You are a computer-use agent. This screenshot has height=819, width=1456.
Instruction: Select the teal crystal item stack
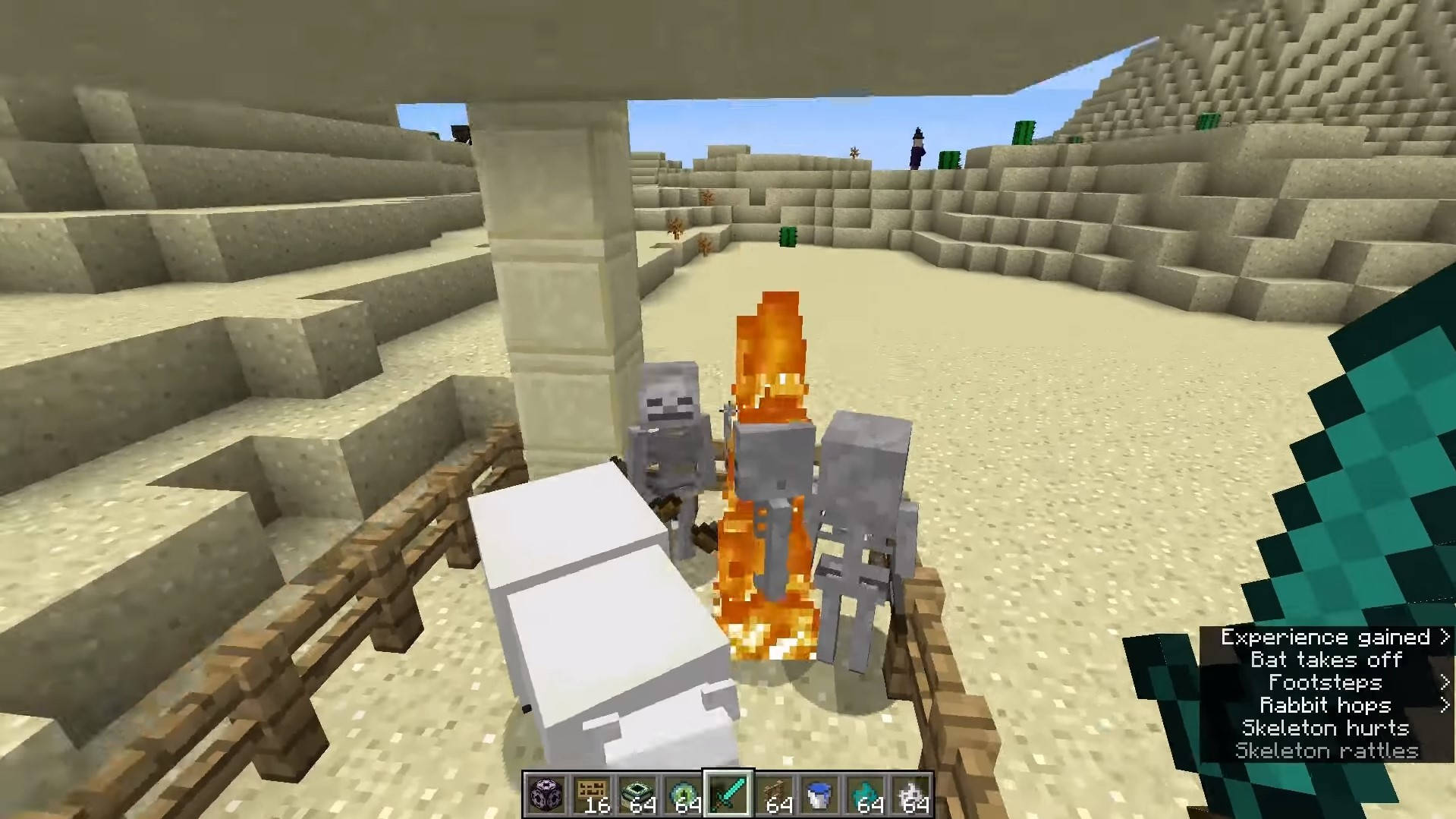pyautogui.click(x=866, y=795)
